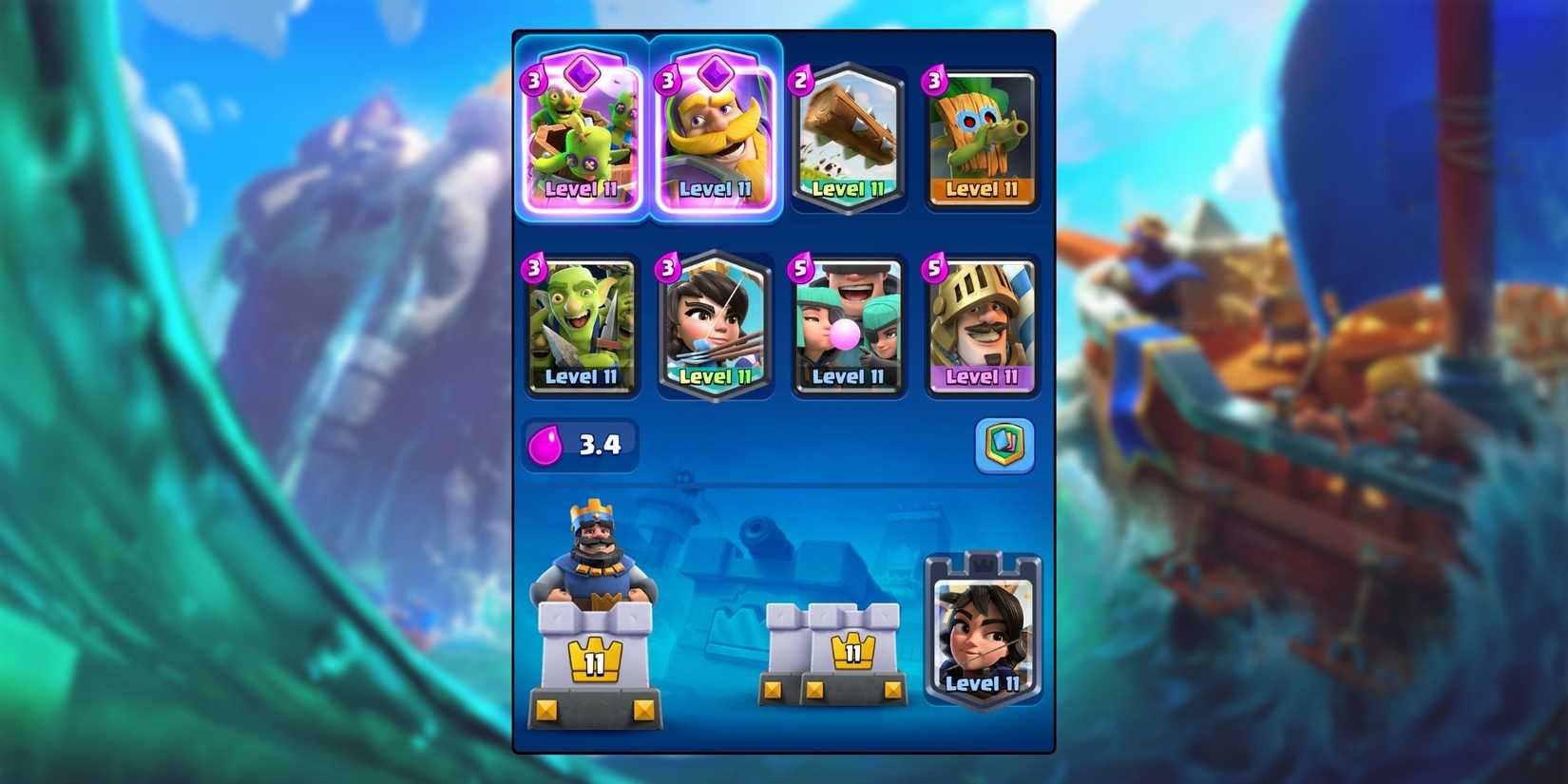1568x784 pixels.
Task: Open The Log card details
Action: coord(849,138)
